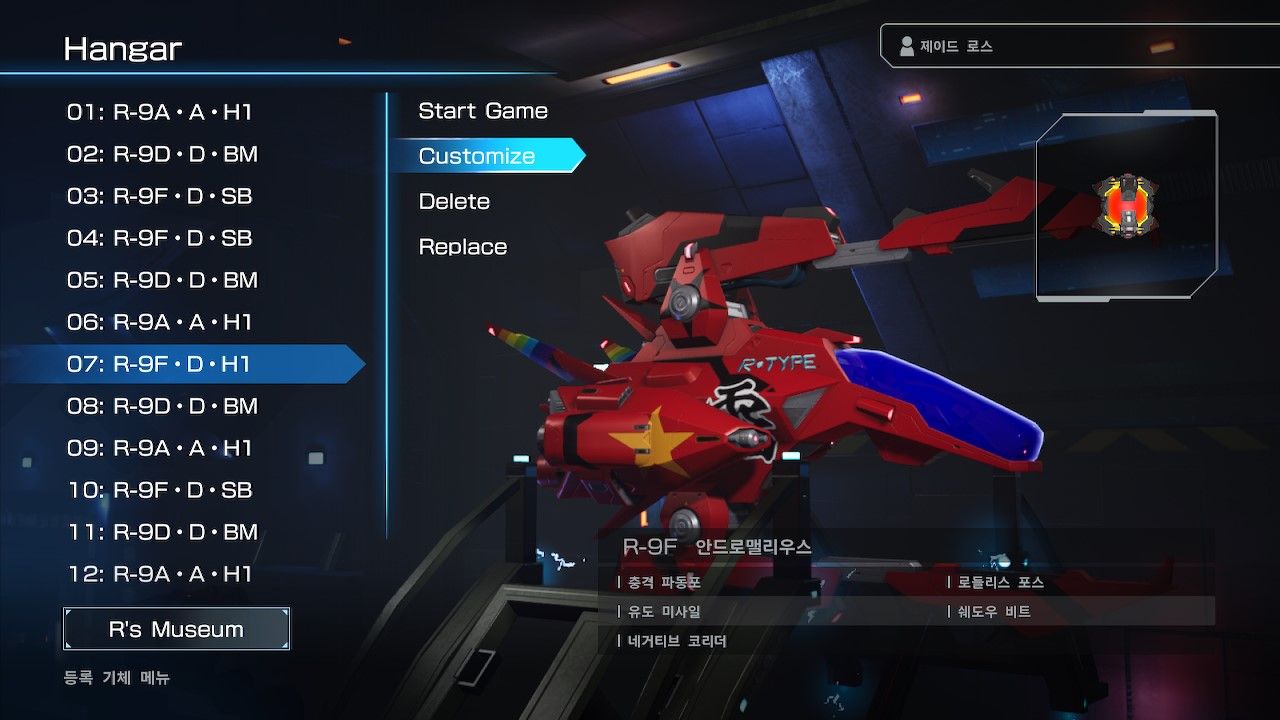Pick hangar slot 06: R-9A·A·H1
This screenshot has width=1280, height=720.
tap(160, 322)
